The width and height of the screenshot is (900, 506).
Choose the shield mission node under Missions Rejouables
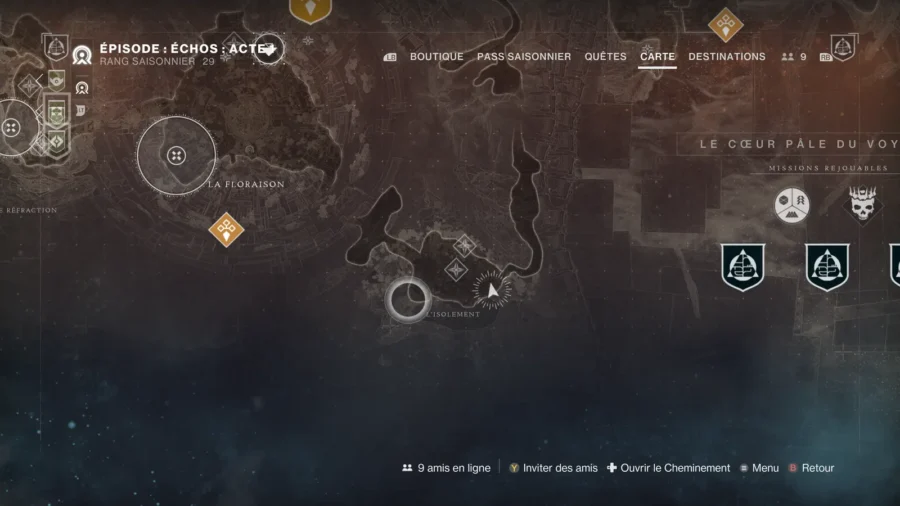click(x=743, y=267)
